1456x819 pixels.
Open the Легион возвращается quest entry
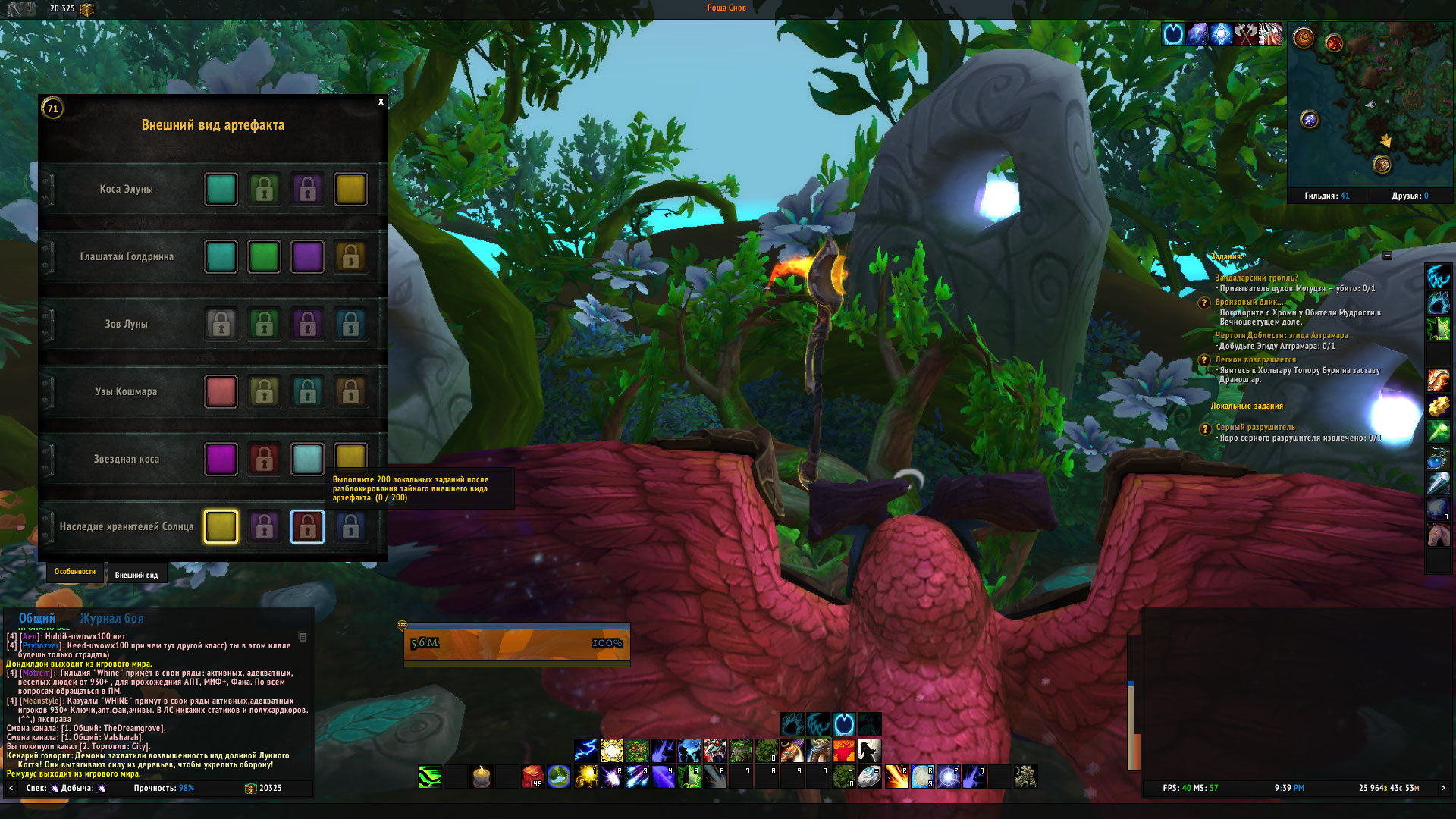[1255, 359]
